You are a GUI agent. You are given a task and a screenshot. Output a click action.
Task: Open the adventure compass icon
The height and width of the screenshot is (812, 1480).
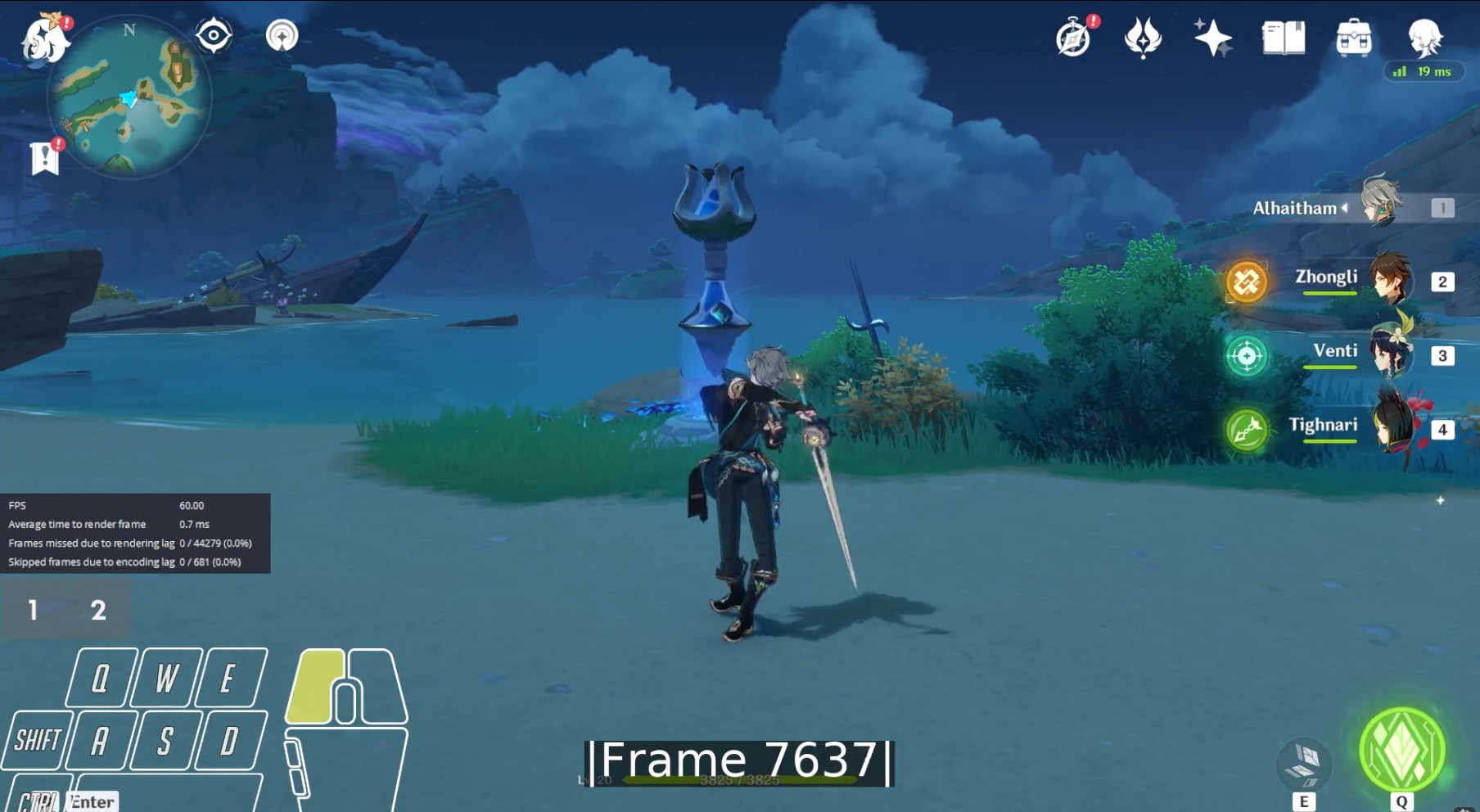coord(1073,38)
